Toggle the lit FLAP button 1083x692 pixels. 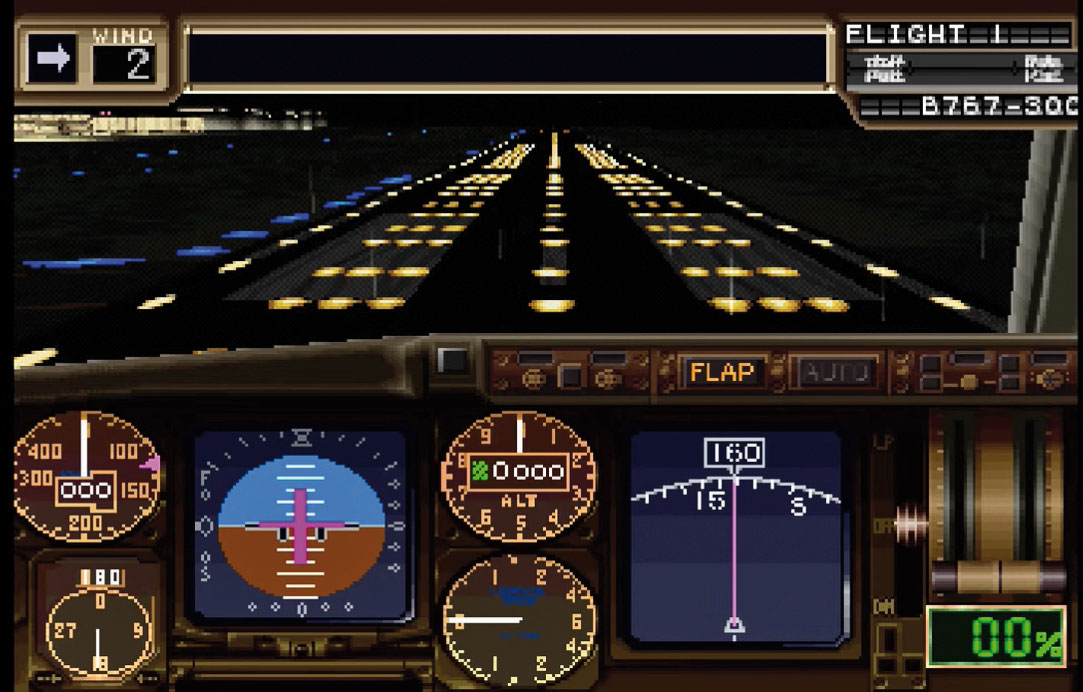pos(720,373)
